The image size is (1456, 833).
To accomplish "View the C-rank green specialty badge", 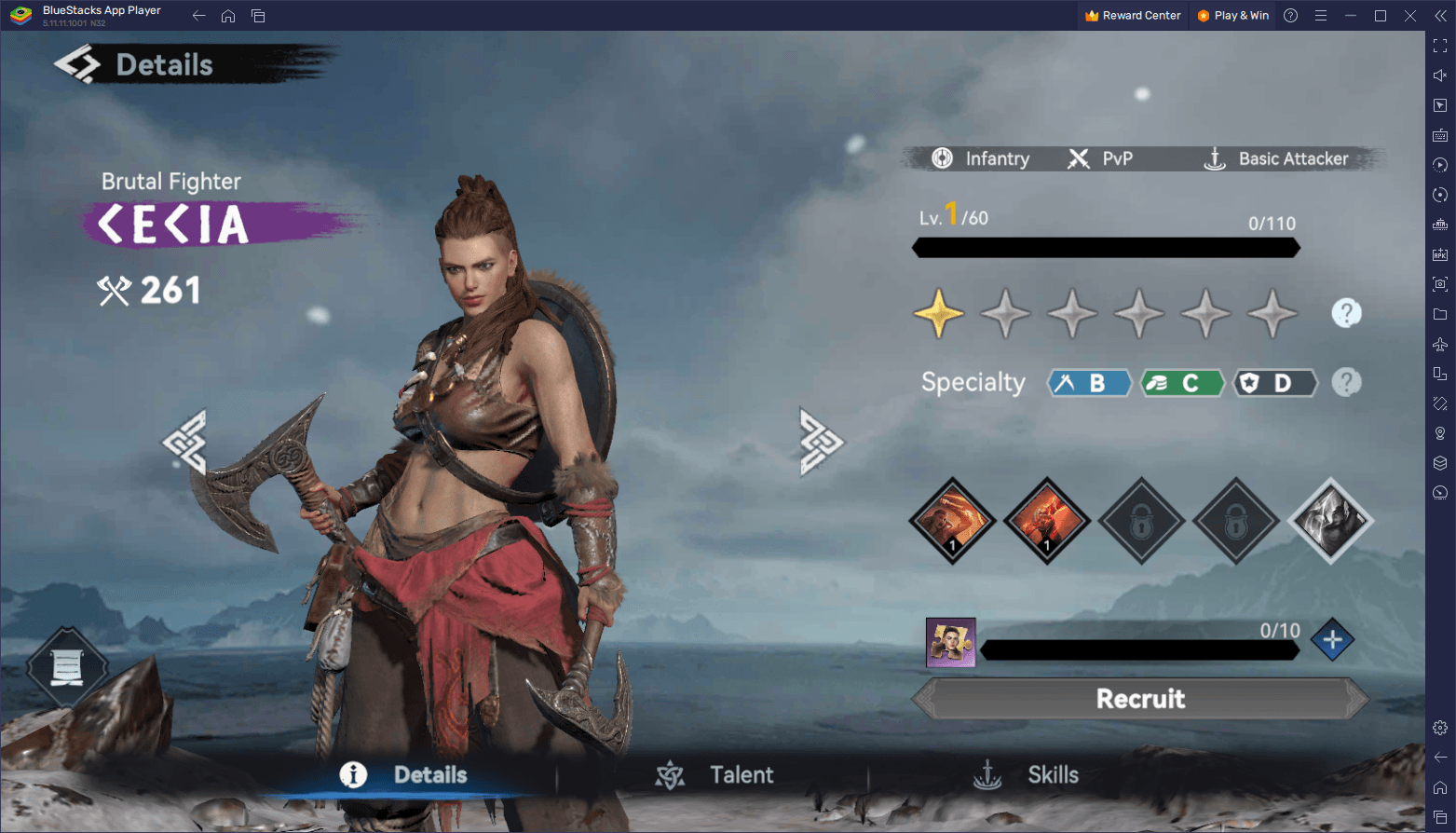I will point(1182,383).
